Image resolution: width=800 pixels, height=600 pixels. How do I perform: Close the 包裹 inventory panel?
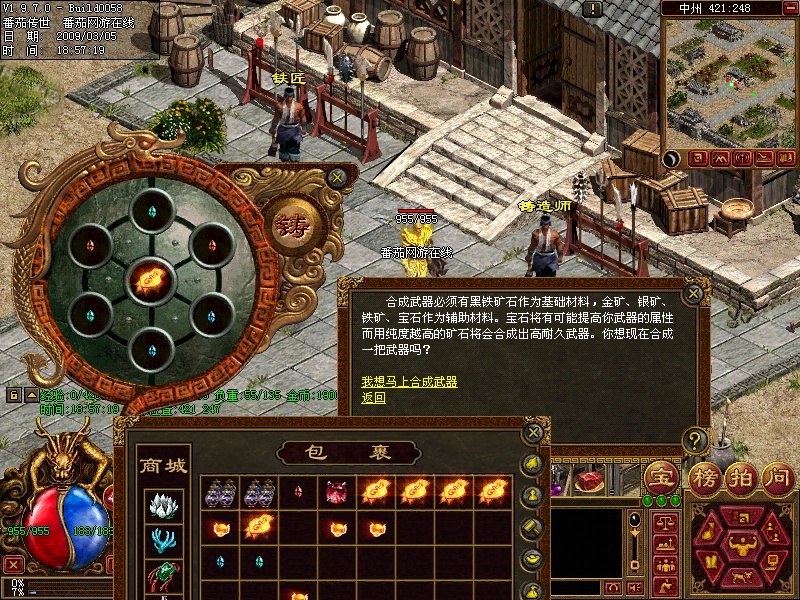tap(534, 433)
